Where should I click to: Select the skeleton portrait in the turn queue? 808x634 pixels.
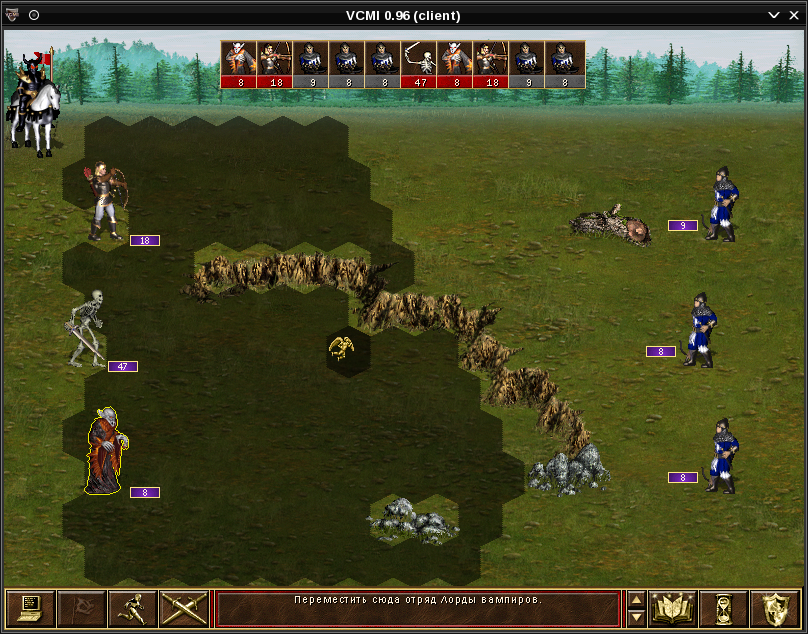coord(419,58)
